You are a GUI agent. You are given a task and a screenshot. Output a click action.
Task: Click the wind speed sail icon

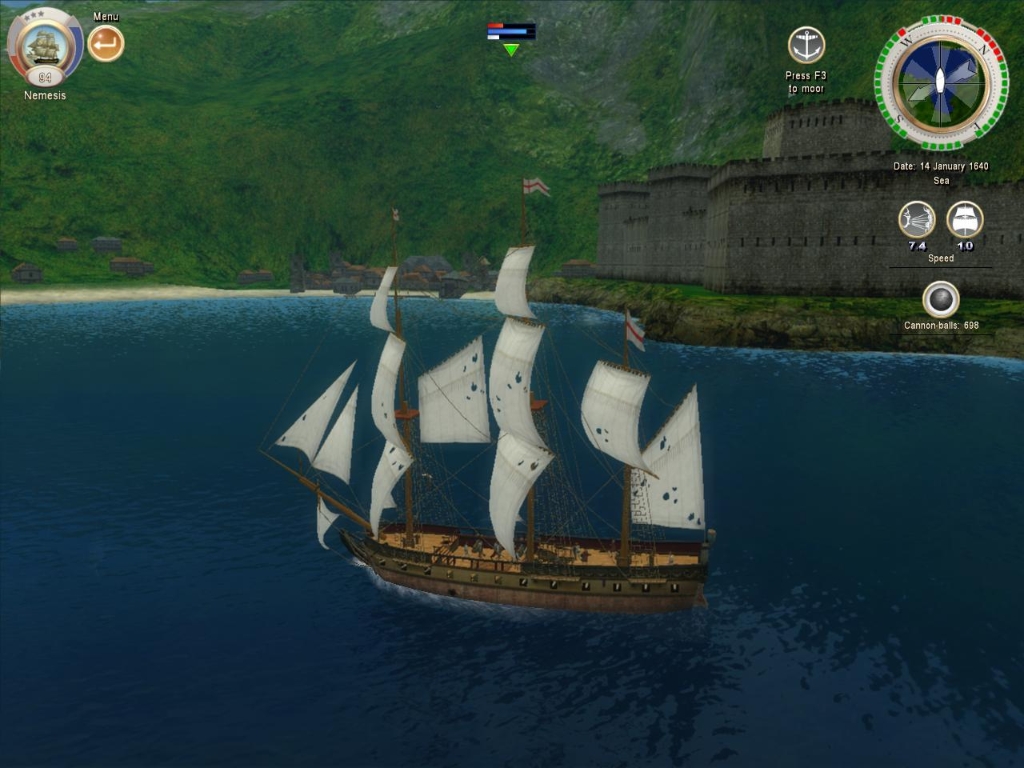coord(916,220)
